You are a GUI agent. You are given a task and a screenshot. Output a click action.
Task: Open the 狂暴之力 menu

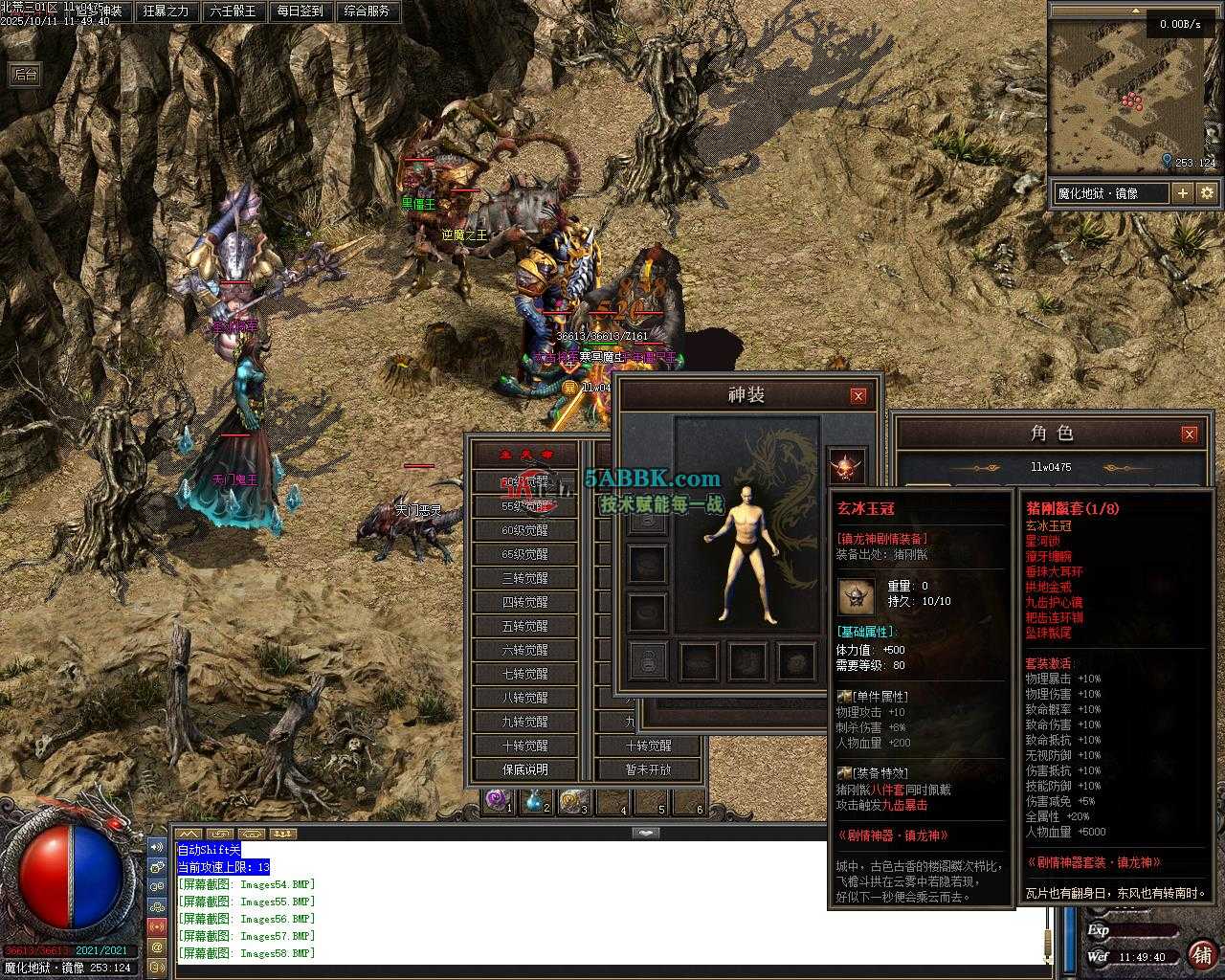[166, 11]
